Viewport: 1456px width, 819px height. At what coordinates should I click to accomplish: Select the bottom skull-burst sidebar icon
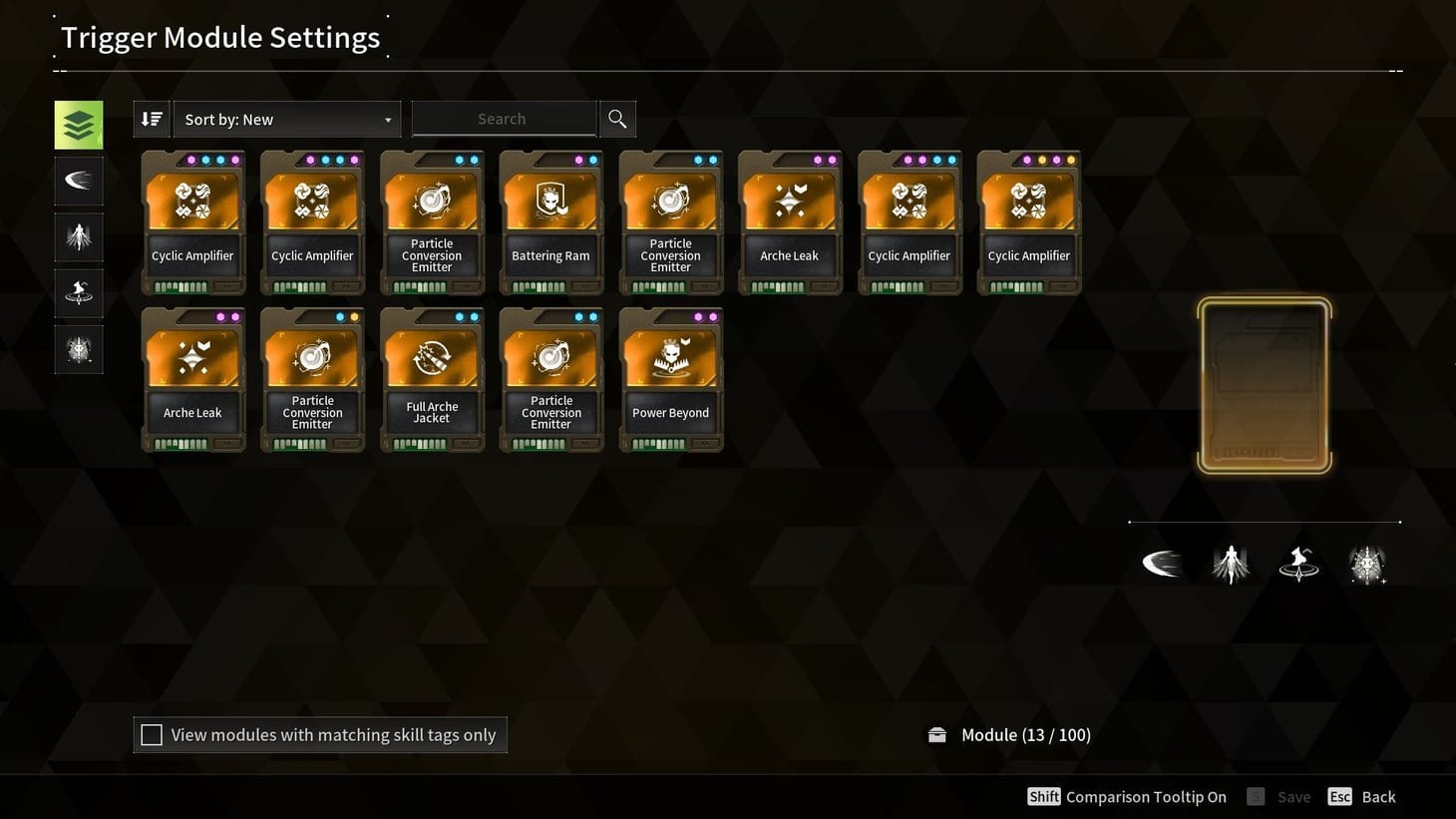(x=79, y=348)
